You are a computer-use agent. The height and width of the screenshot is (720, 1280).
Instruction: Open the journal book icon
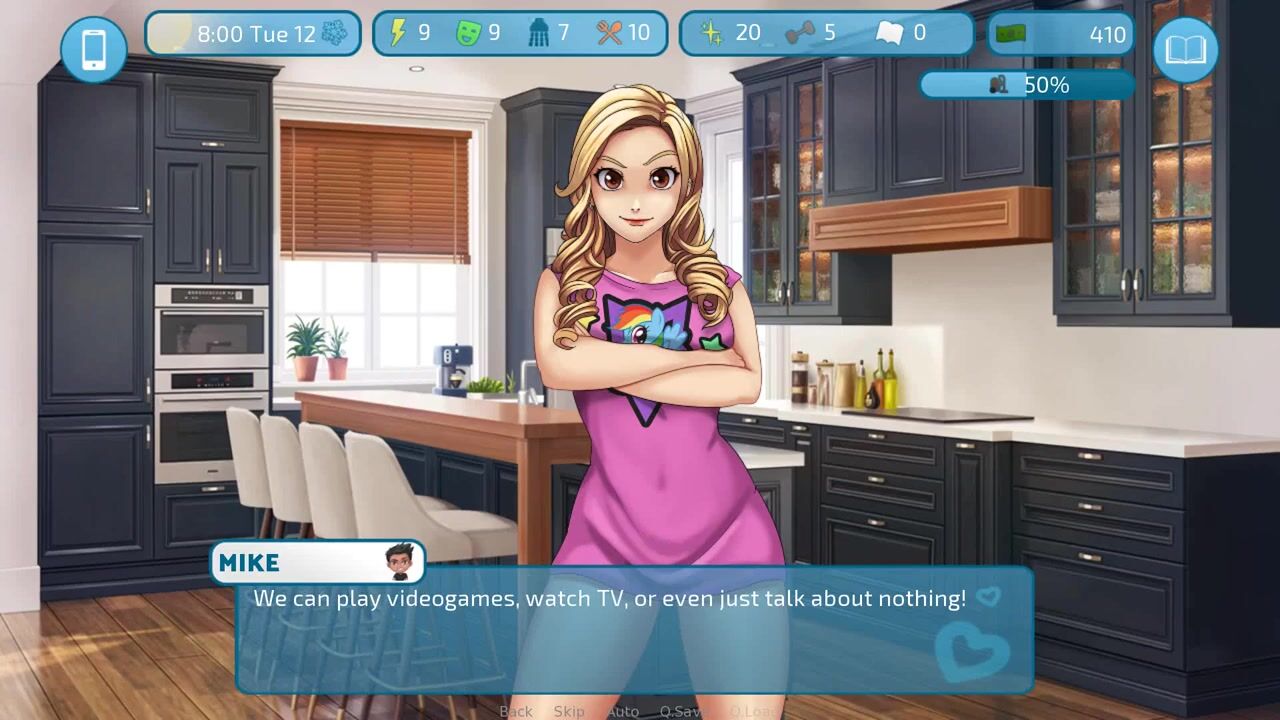pos(1185,49)
